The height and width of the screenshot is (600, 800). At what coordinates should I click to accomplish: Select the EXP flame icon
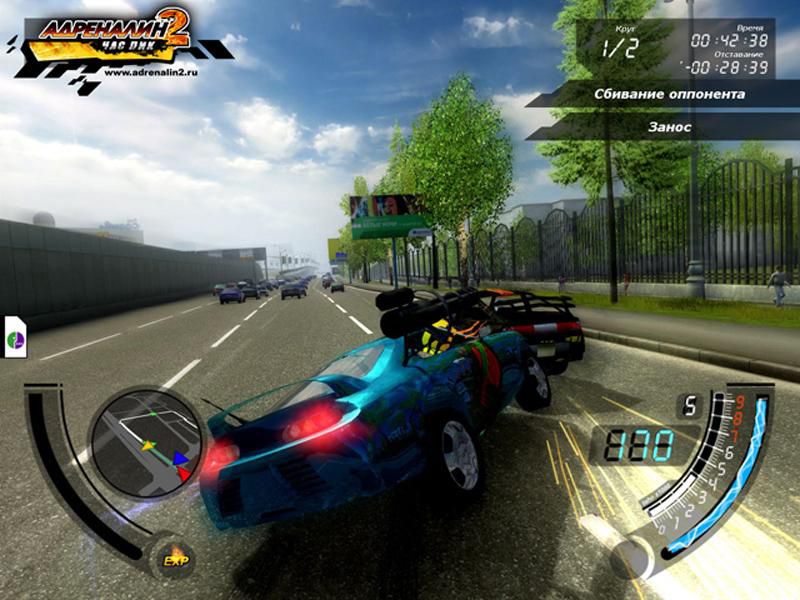click(x=176, y=557)
